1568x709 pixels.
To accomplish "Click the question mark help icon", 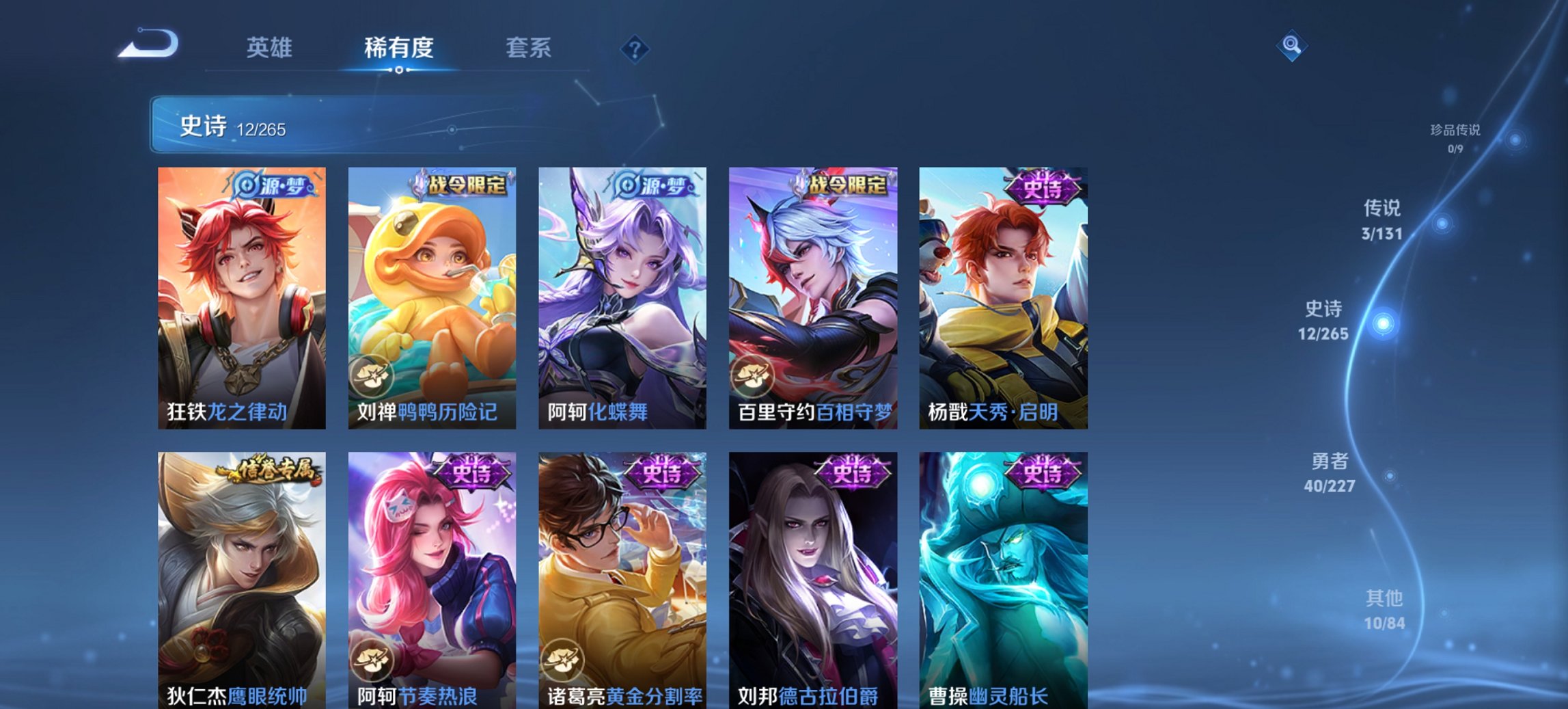I will [x=635, y=50].
